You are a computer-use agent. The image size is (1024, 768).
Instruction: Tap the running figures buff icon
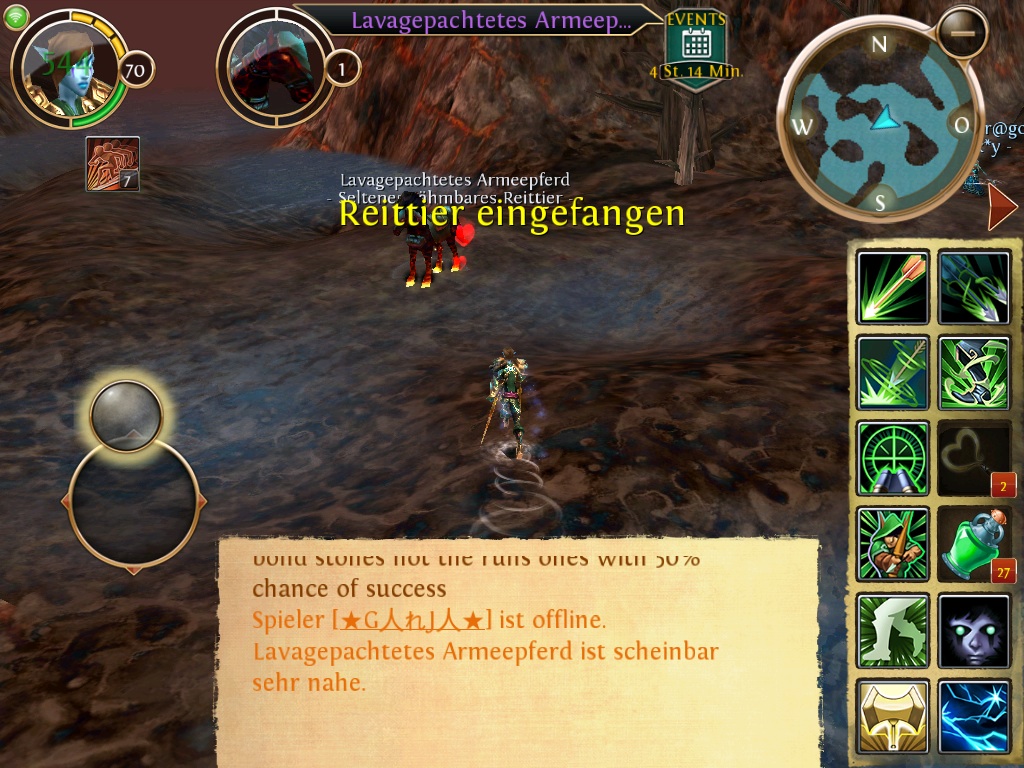tap(112, 163)
